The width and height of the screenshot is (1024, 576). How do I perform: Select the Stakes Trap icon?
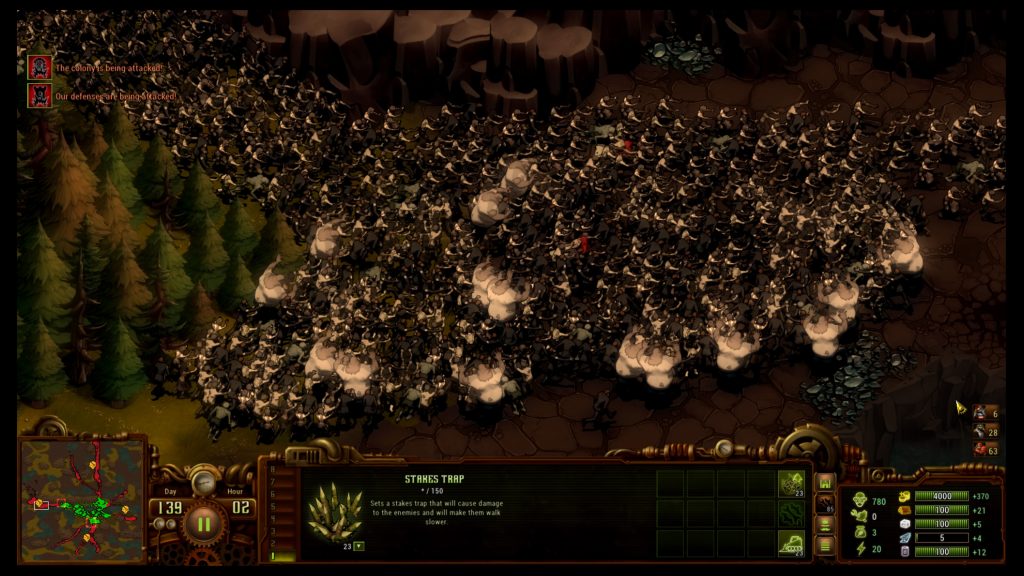[334, 511]
